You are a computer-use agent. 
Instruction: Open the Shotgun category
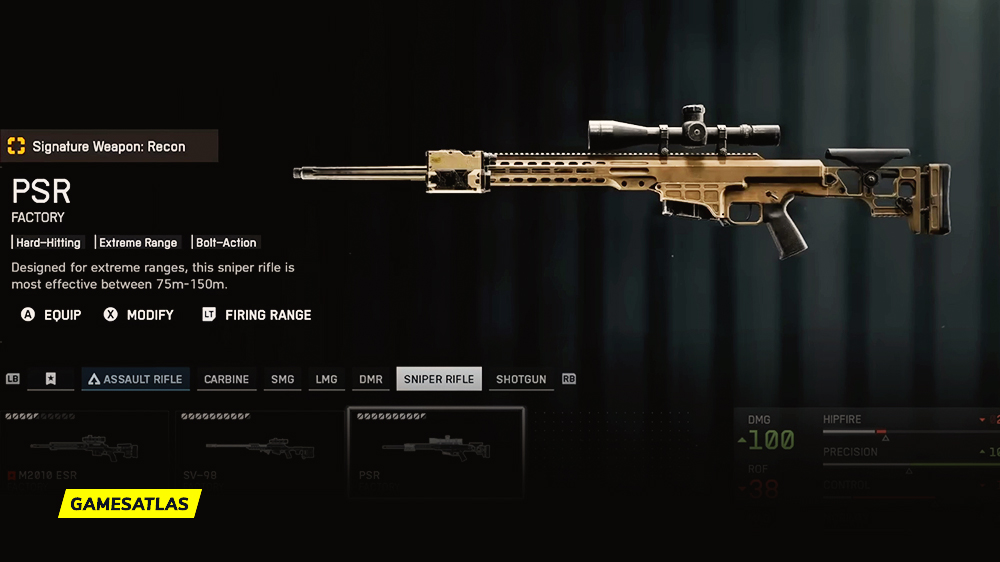(521, 380)
